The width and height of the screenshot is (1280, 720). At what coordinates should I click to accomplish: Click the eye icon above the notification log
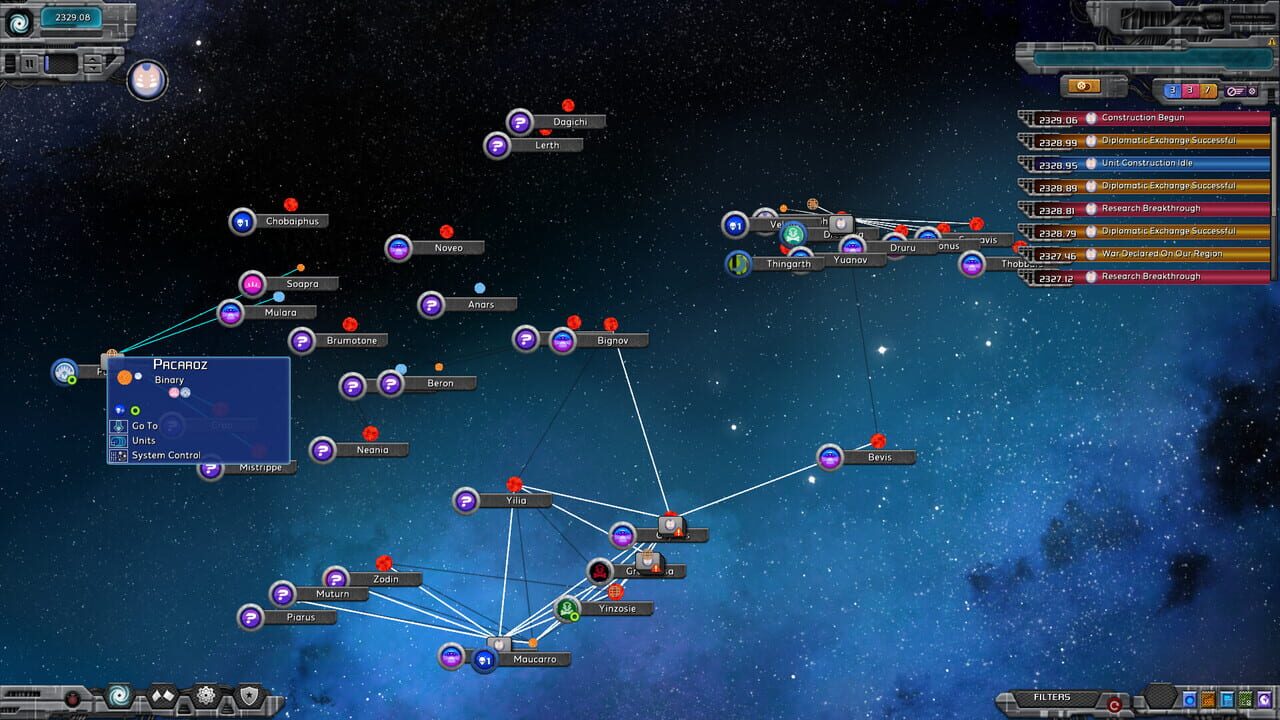pyautogui.click(x=1085, y=89)
